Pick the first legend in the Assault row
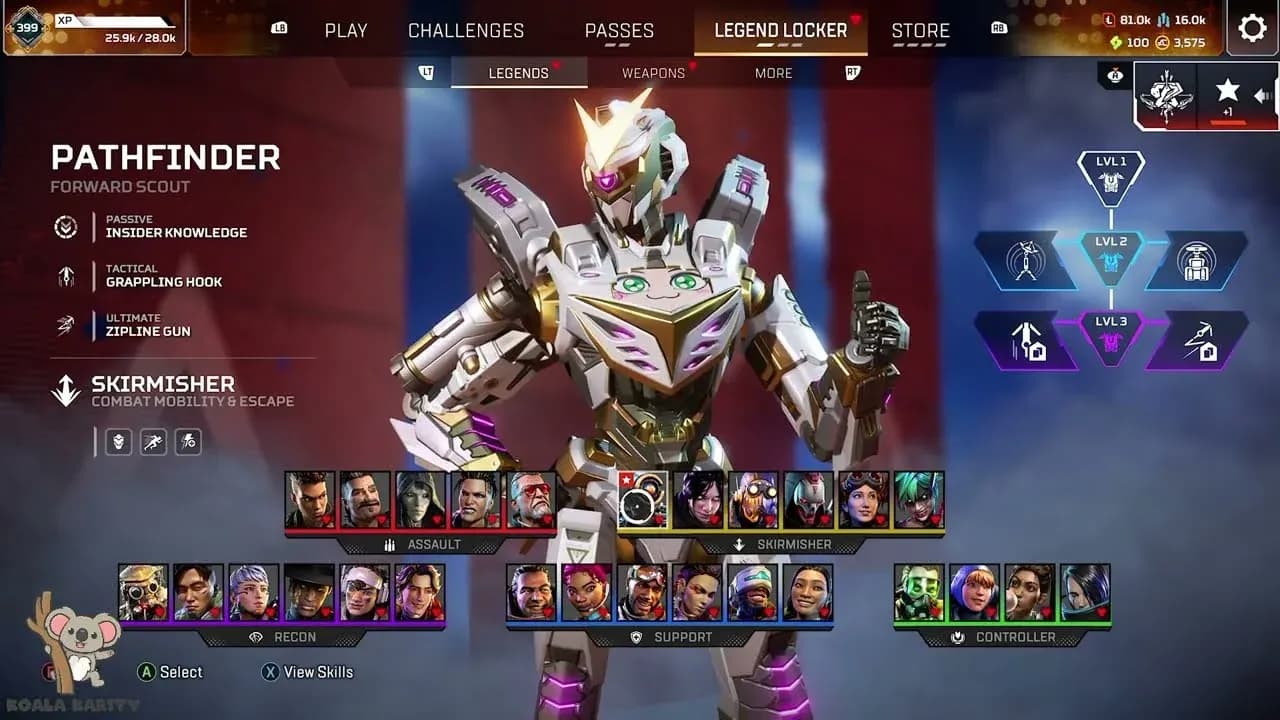 (310, 500)
